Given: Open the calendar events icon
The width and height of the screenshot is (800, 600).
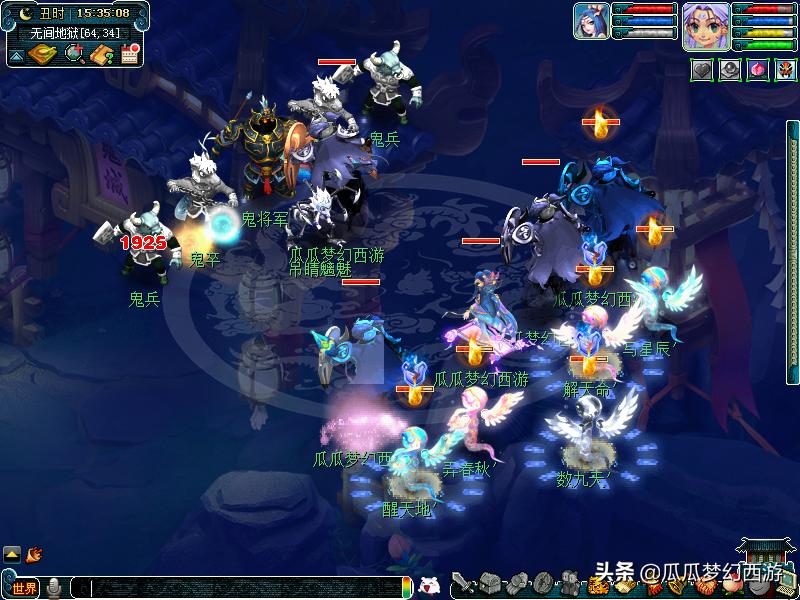Looking at the screenshot, I should pyautogui.click(x=129, y=54).
